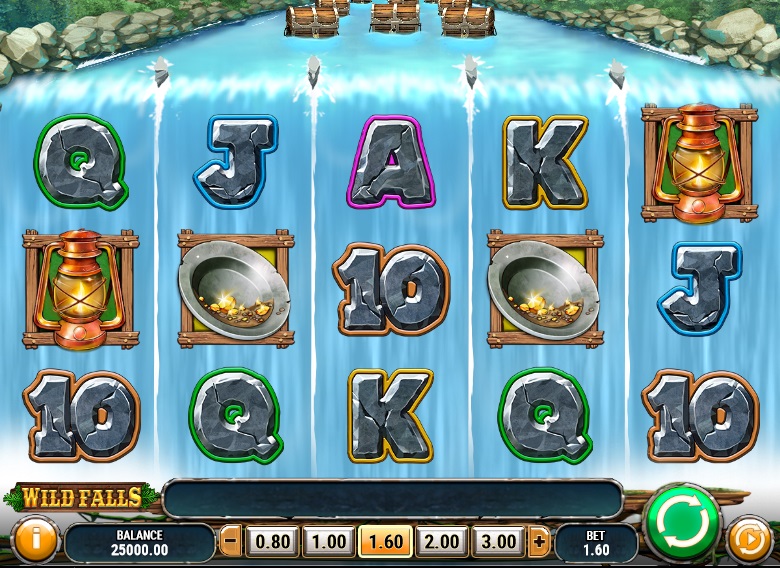The height and width of the screenshot is (568, 780).
Task: Pick the 3.00 bet value
Action: (x=498, y=542)
